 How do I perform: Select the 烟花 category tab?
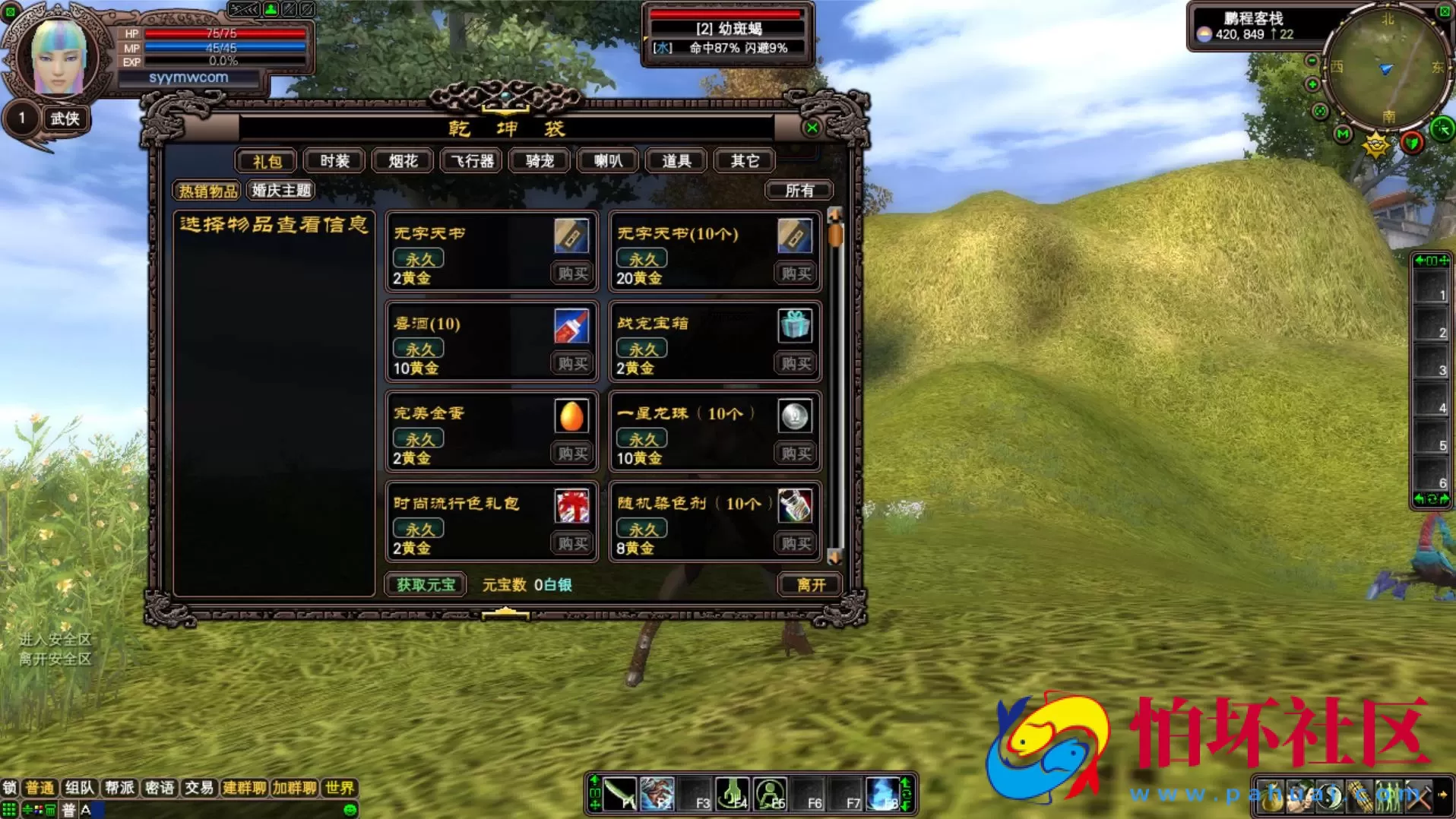(403, 161)
